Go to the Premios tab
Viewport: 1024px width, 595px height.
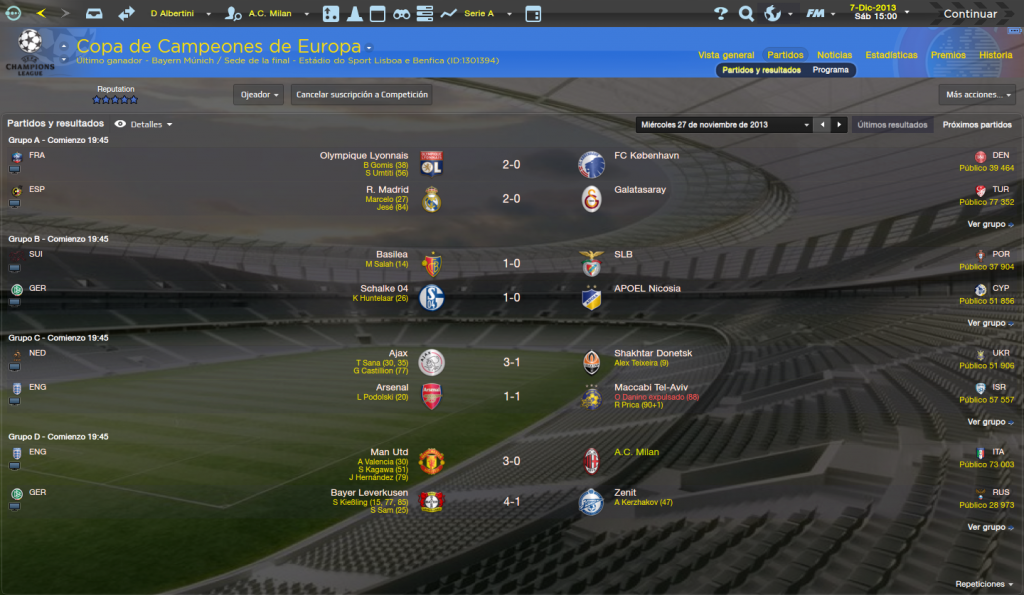click(948, 55)
